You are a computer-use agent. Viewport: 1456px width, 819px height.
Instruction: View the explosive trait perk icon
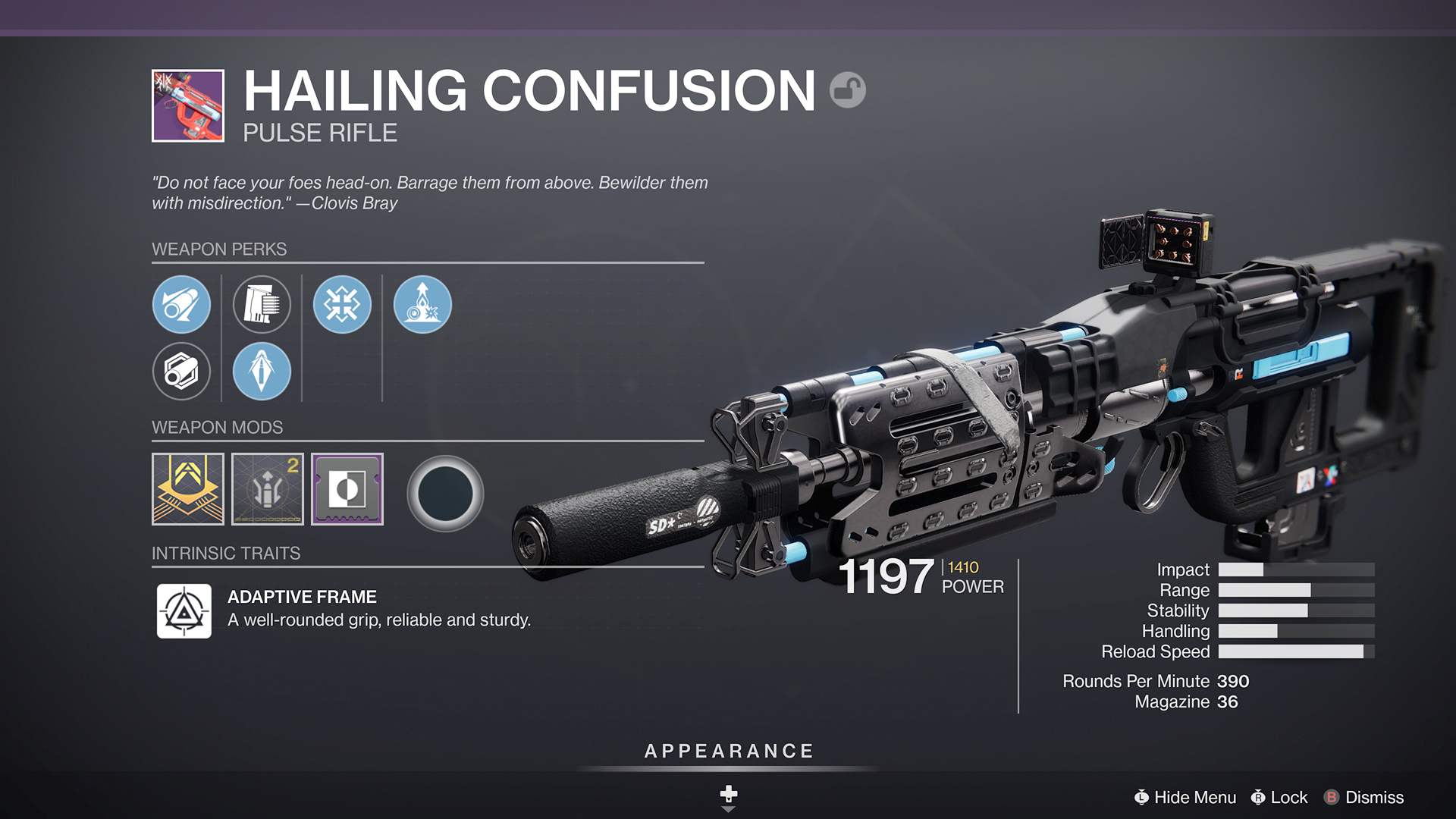coord(422,304)
